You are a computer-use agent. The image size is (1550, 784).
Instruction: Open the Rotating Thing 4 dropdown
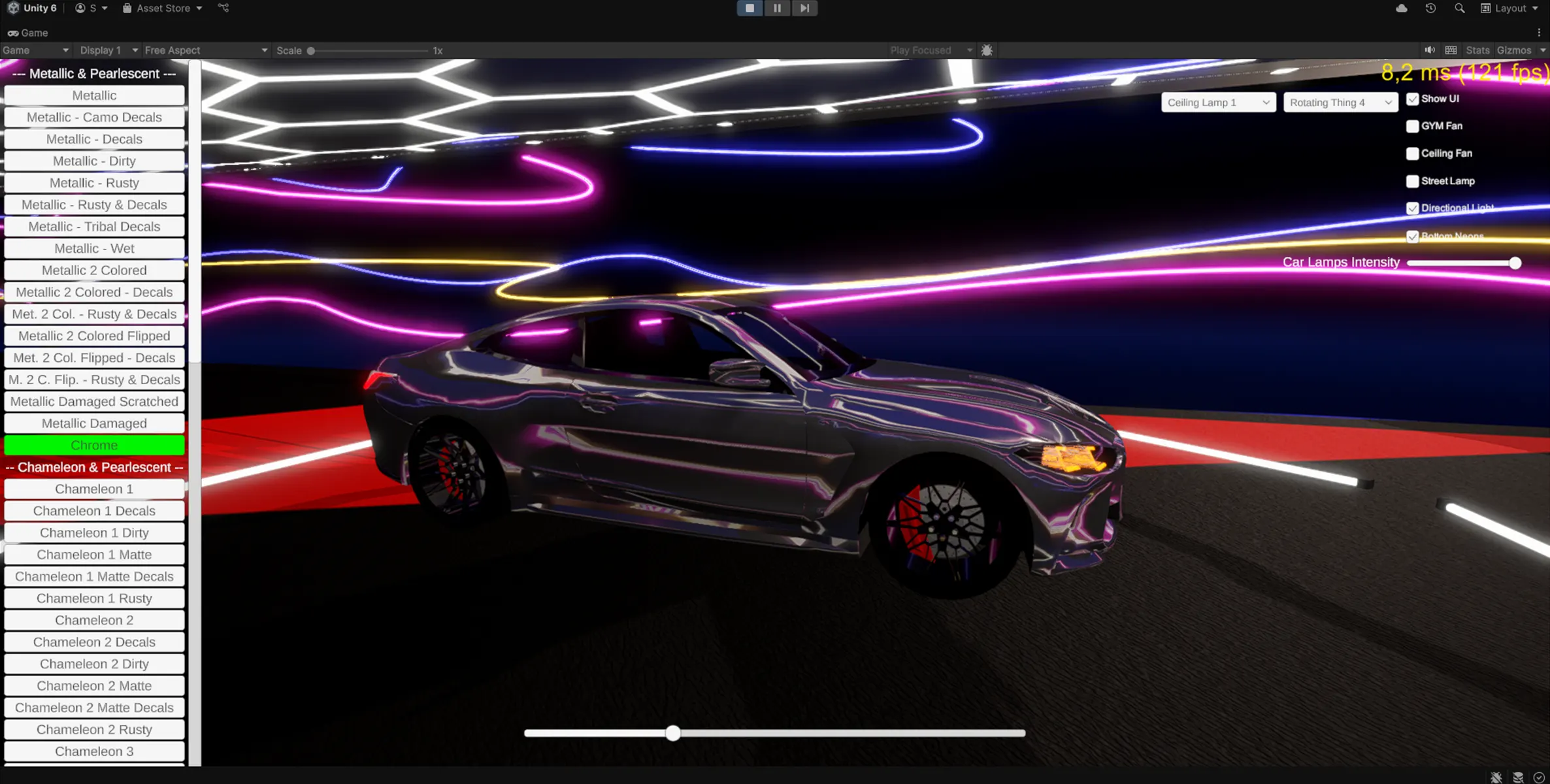pos(1340,103)
